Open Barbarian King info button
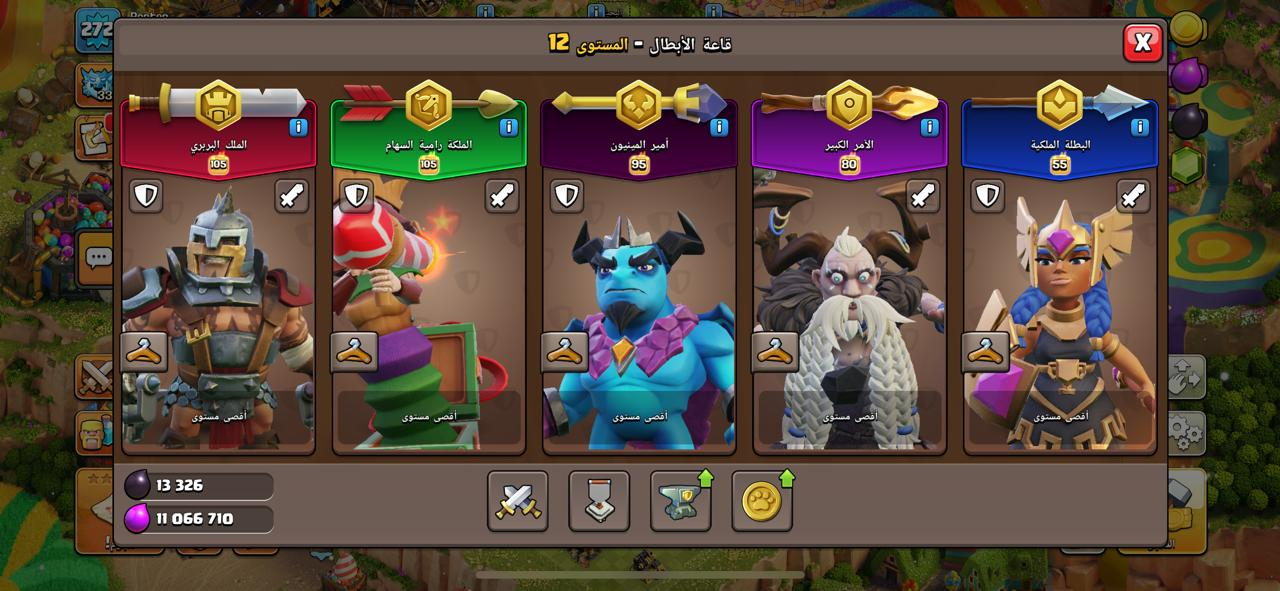The width and height of the screenshot is (1280, 591). (x=298, y=127)
